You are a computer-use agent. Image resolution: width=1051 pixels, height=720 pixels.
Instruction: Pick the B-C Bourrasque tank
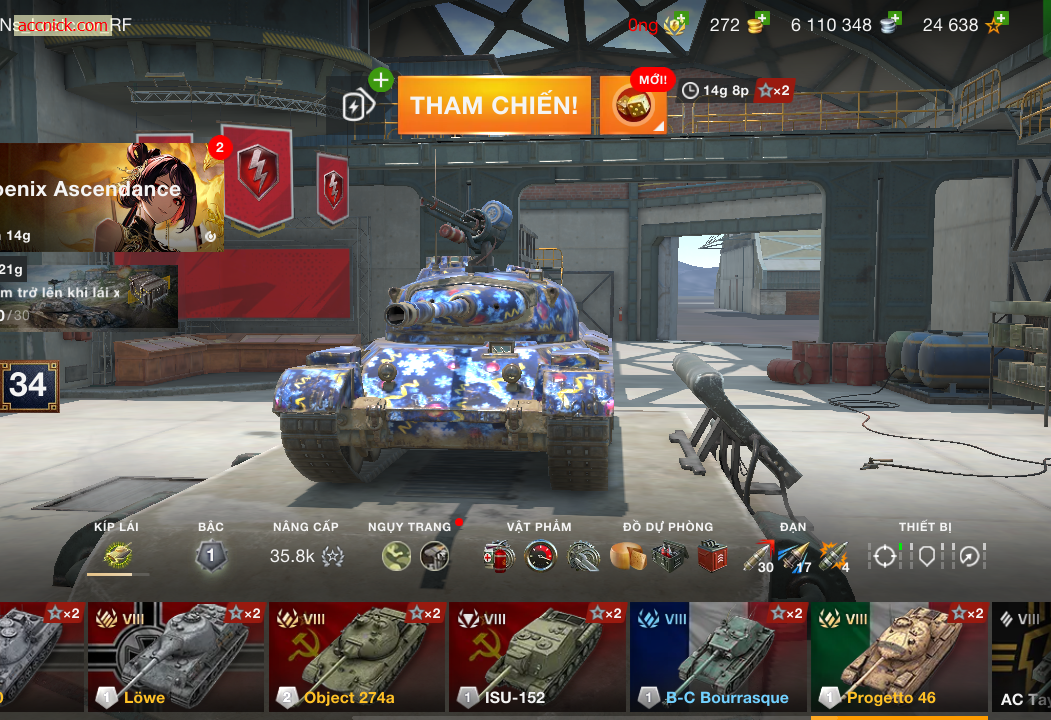[x=718, y=655]
